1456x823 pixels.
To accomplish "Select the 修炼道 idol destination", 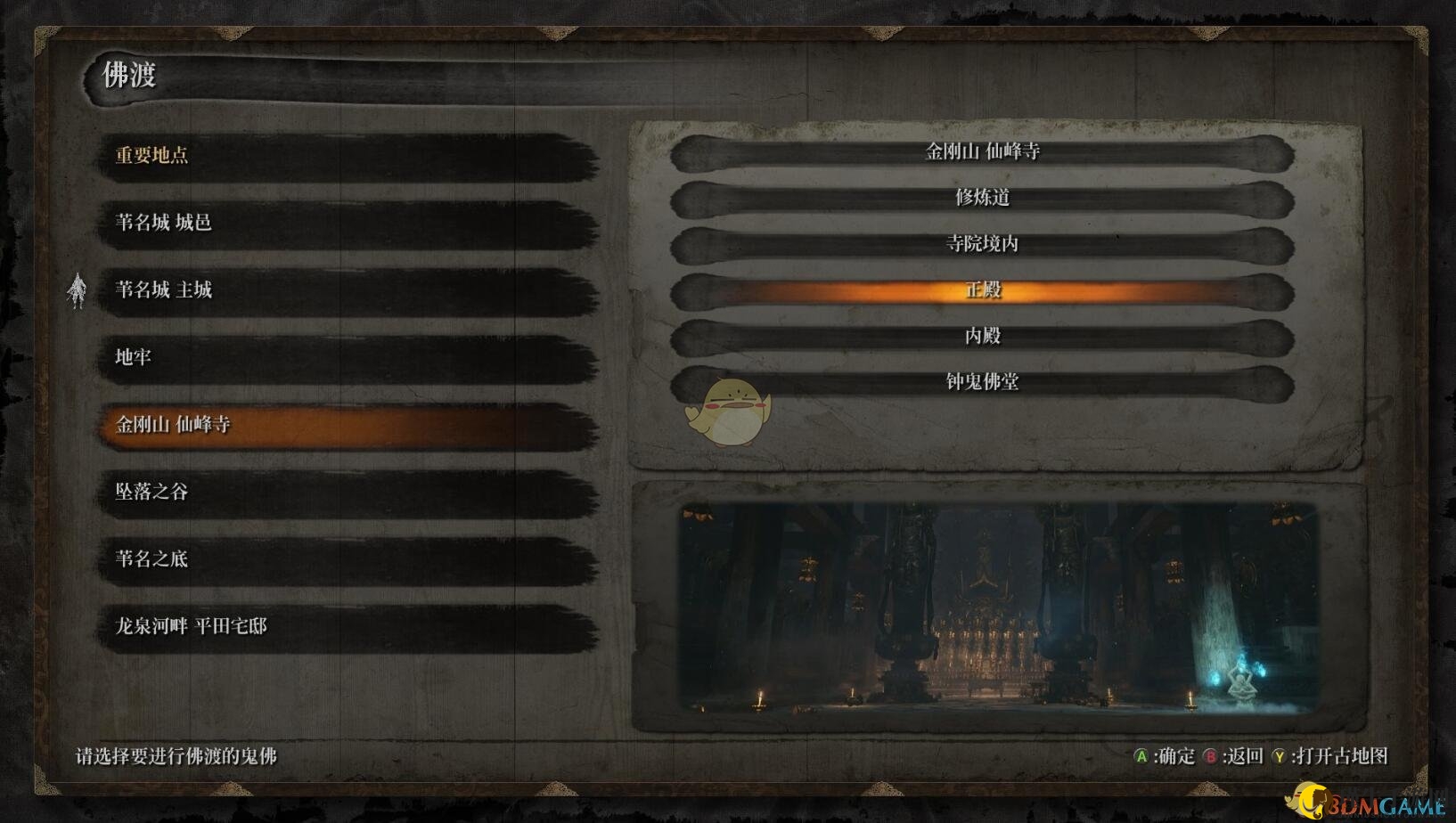I will (982, 198).
